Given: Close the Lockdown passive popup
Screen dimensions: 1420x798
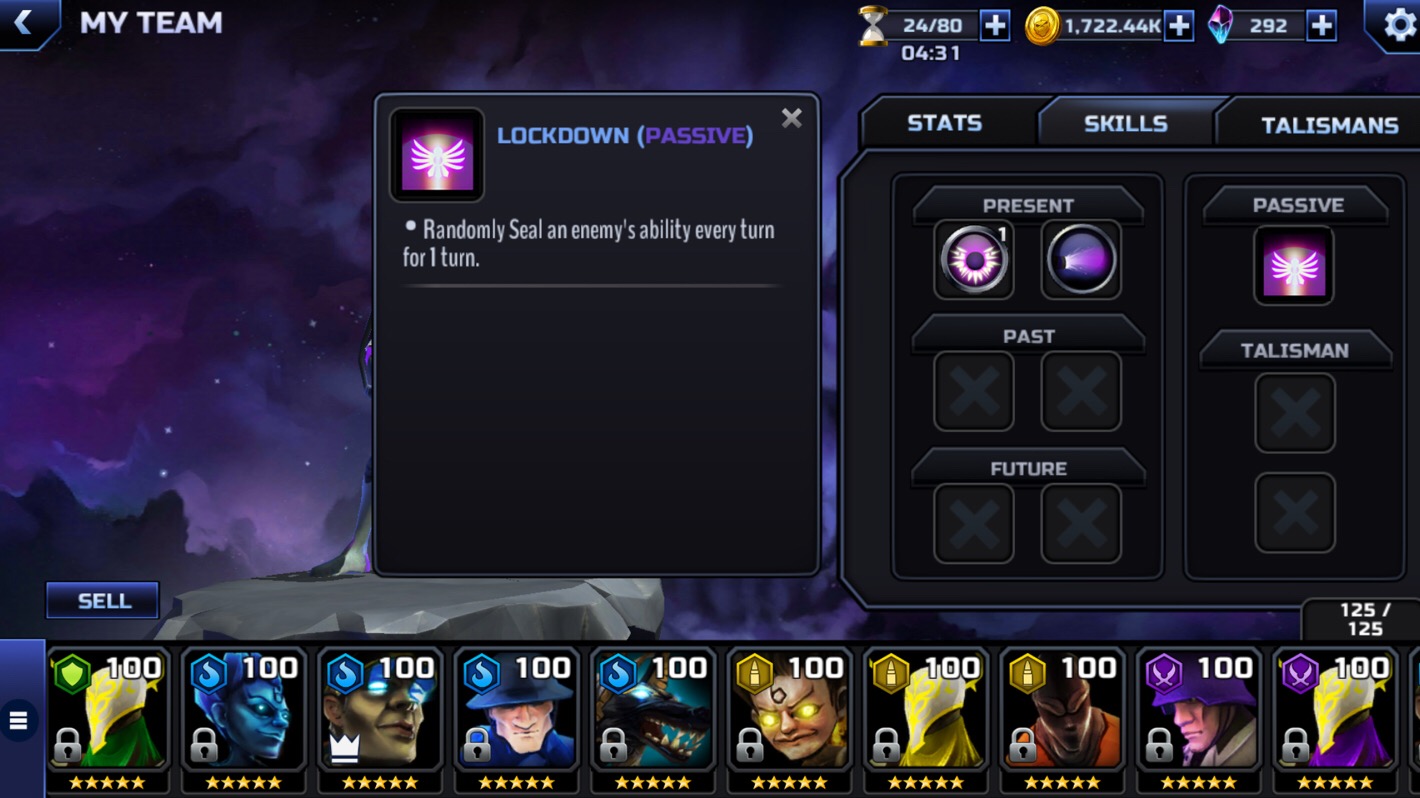Looking at the screenshot, I should (791, 119).
